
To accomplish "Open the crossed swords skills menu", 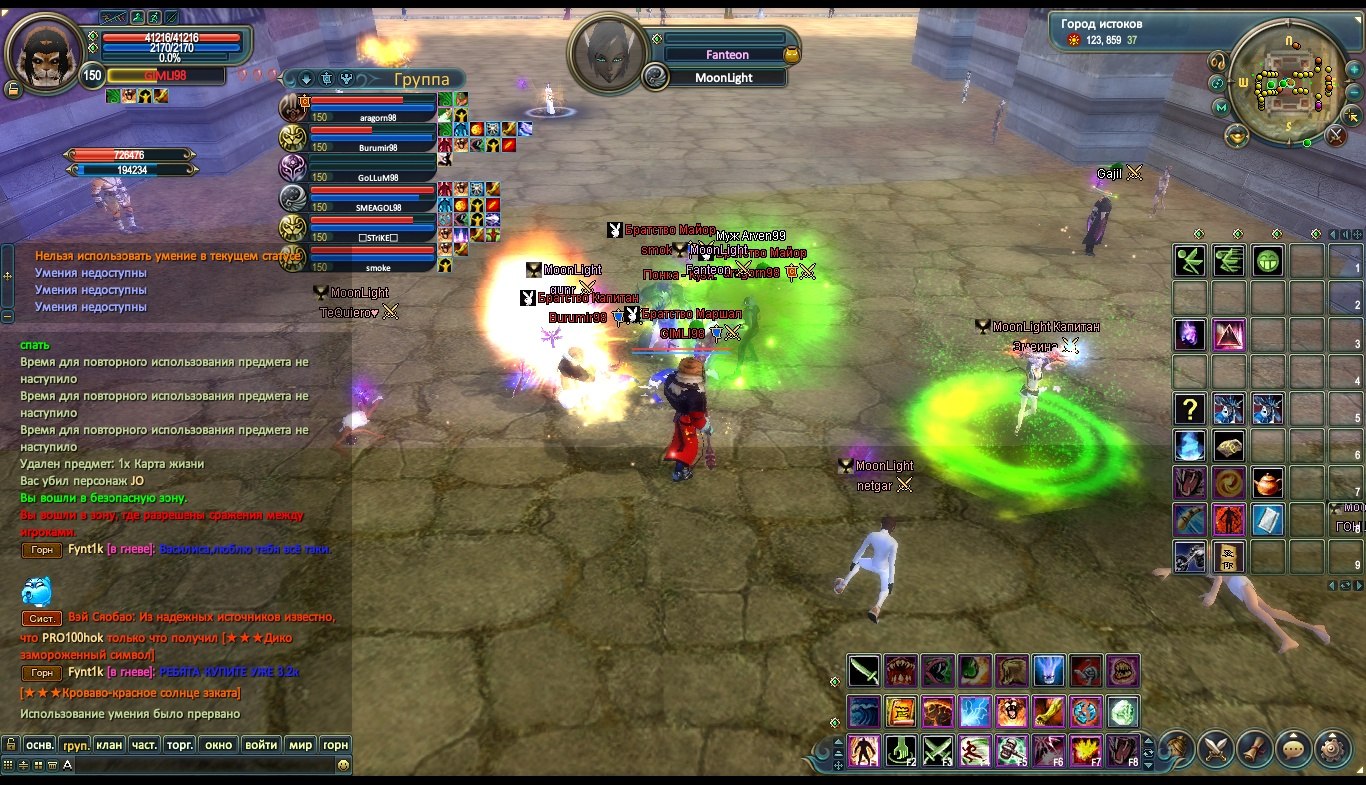I will pyautogui.click(x=1216, y=748).
